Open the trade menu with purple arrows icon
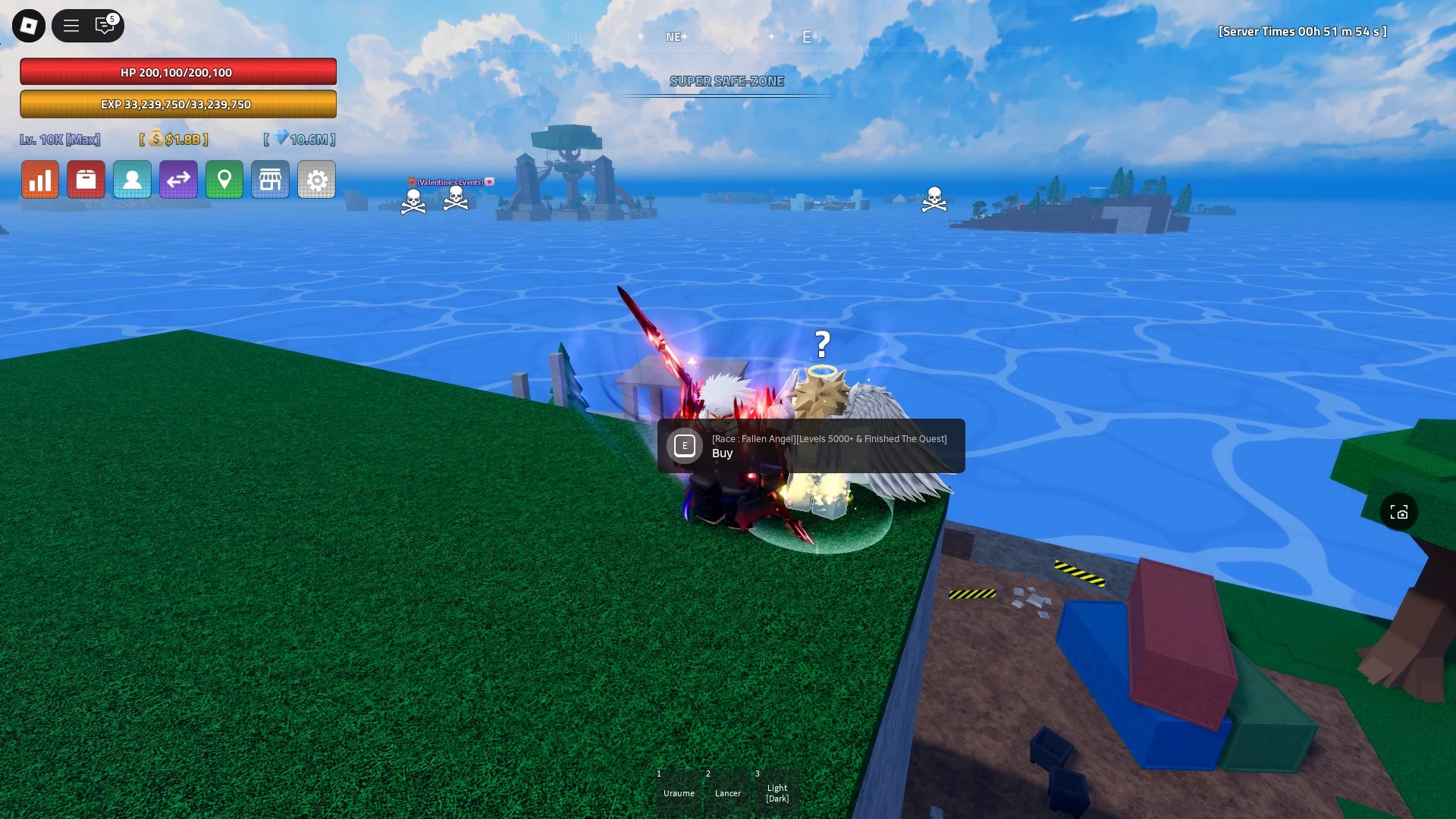Viewport: 1456px width, 819px height. pos(179,180)
